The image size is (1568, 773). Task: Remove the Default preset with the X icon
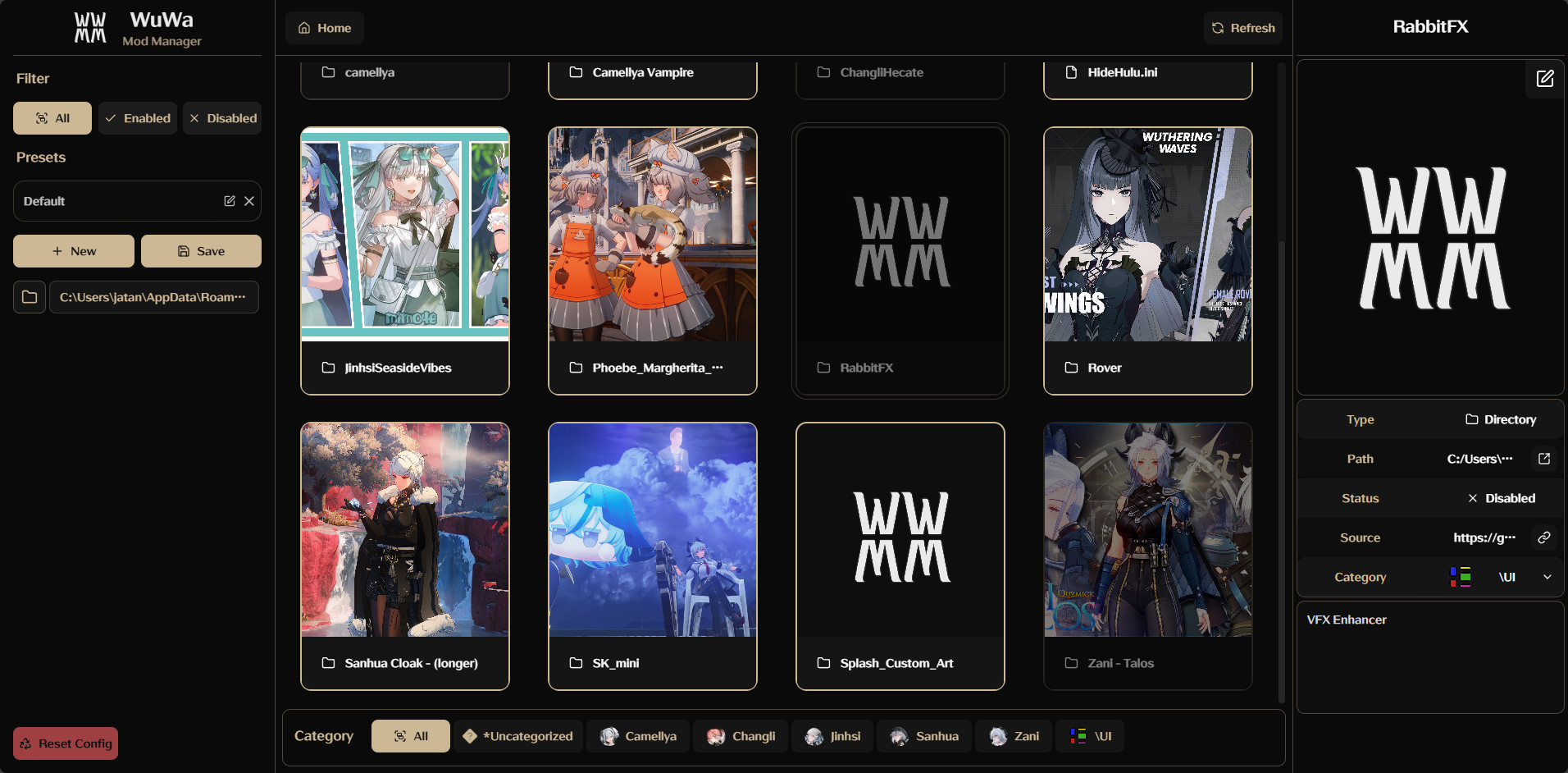click(x=248, y=201)
